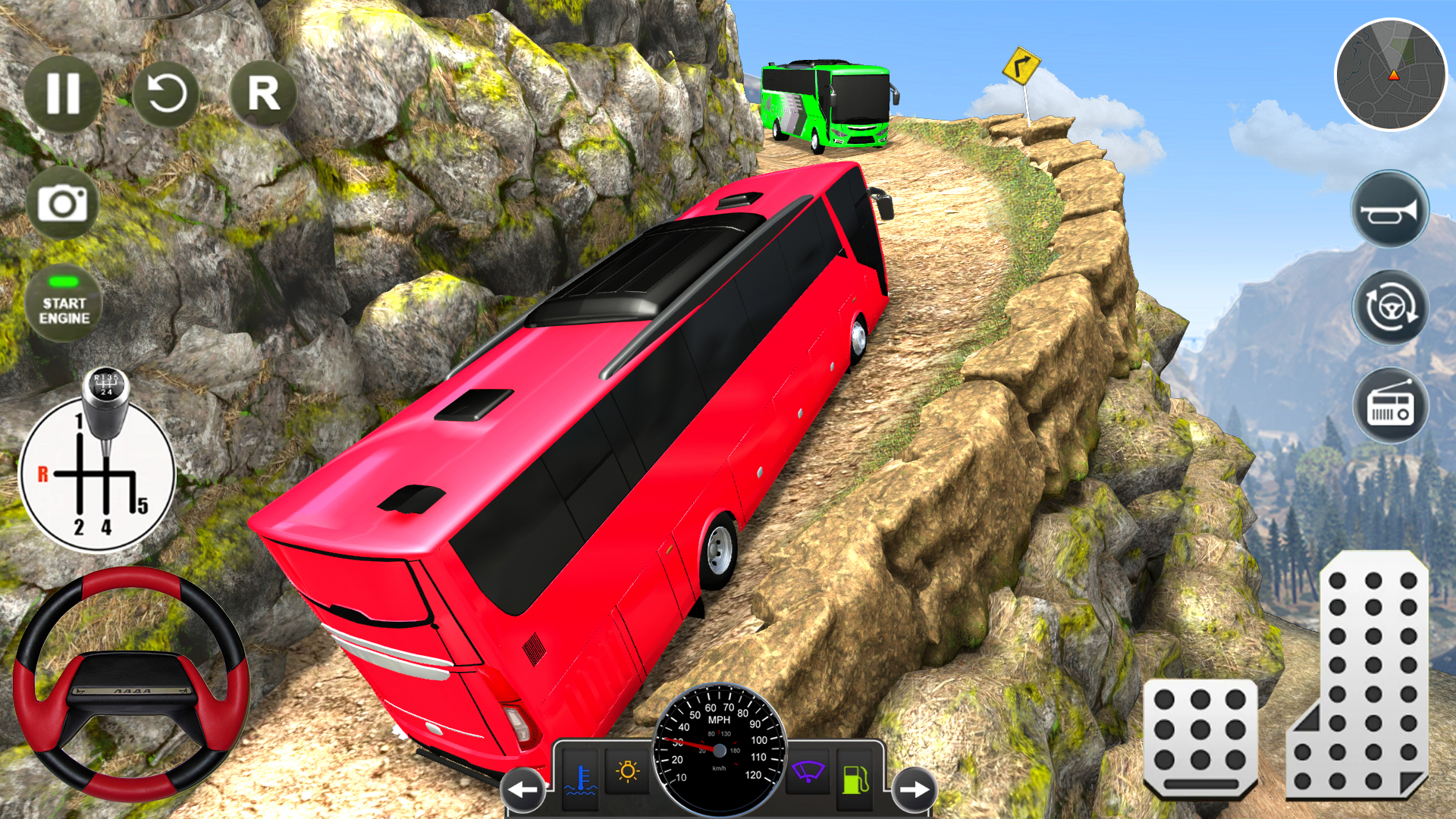Viewport: 1456px width, 819px height.
Task: Open the mini-map in the corner
Action: [x=1392, y=76]
